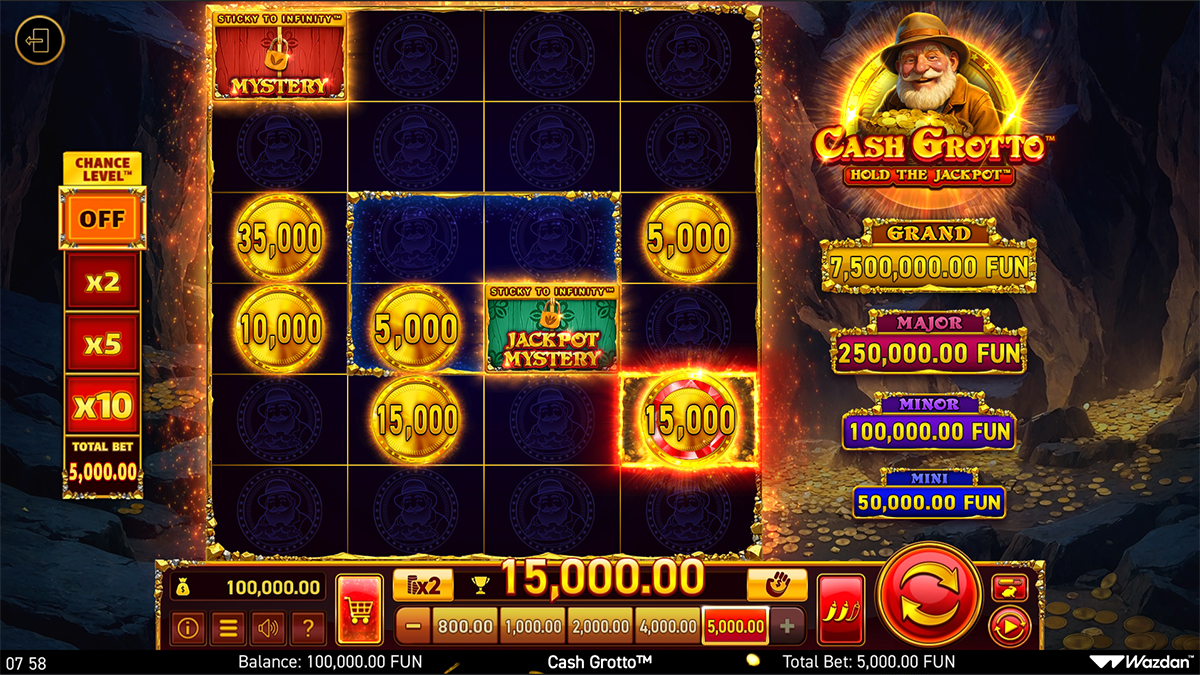Exit the game via the door icon
This screenshot has width=1200, height=675.
[x=40, y=42]
